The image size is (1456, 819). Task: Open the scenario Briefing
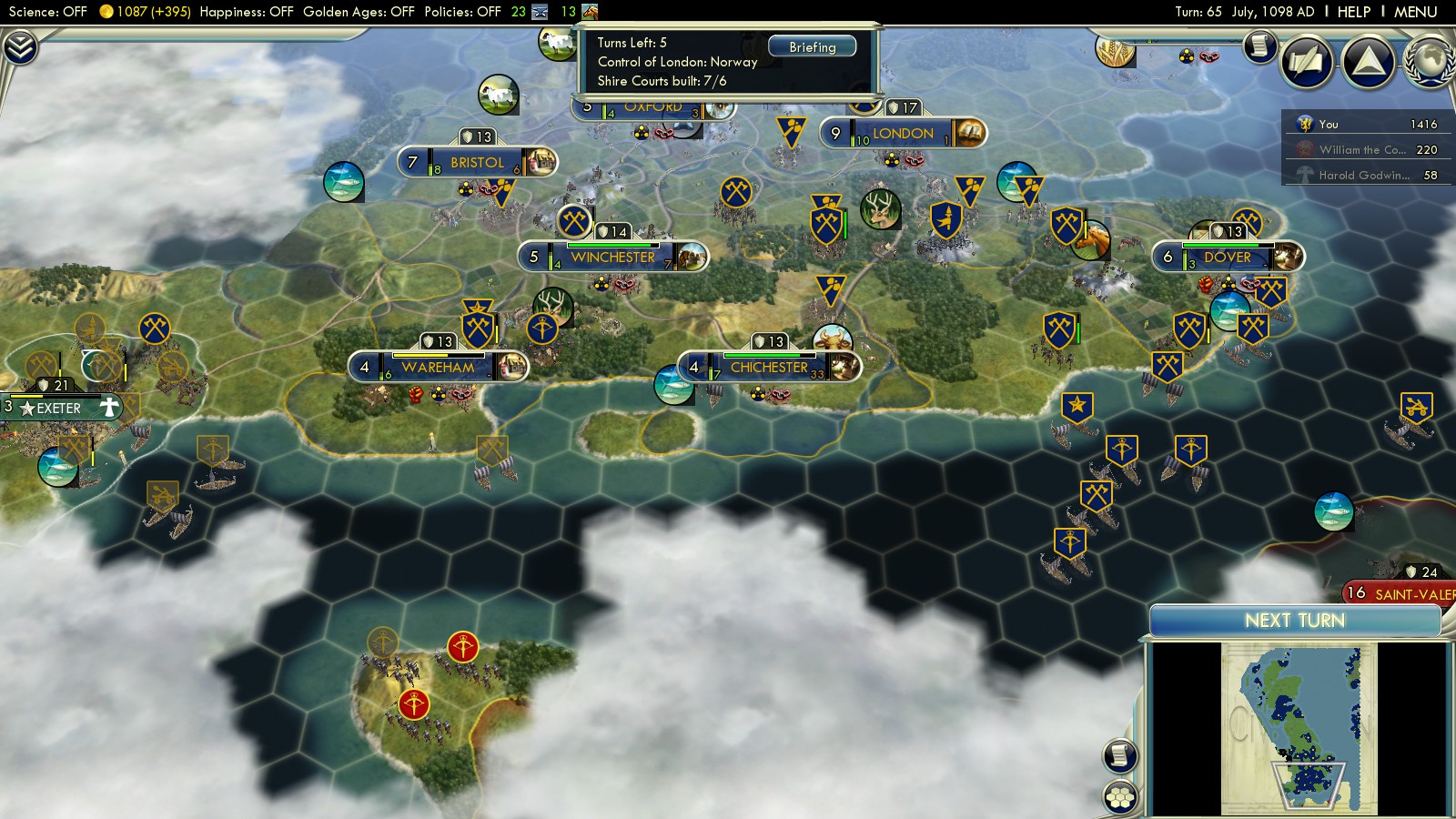click(812, 46)
